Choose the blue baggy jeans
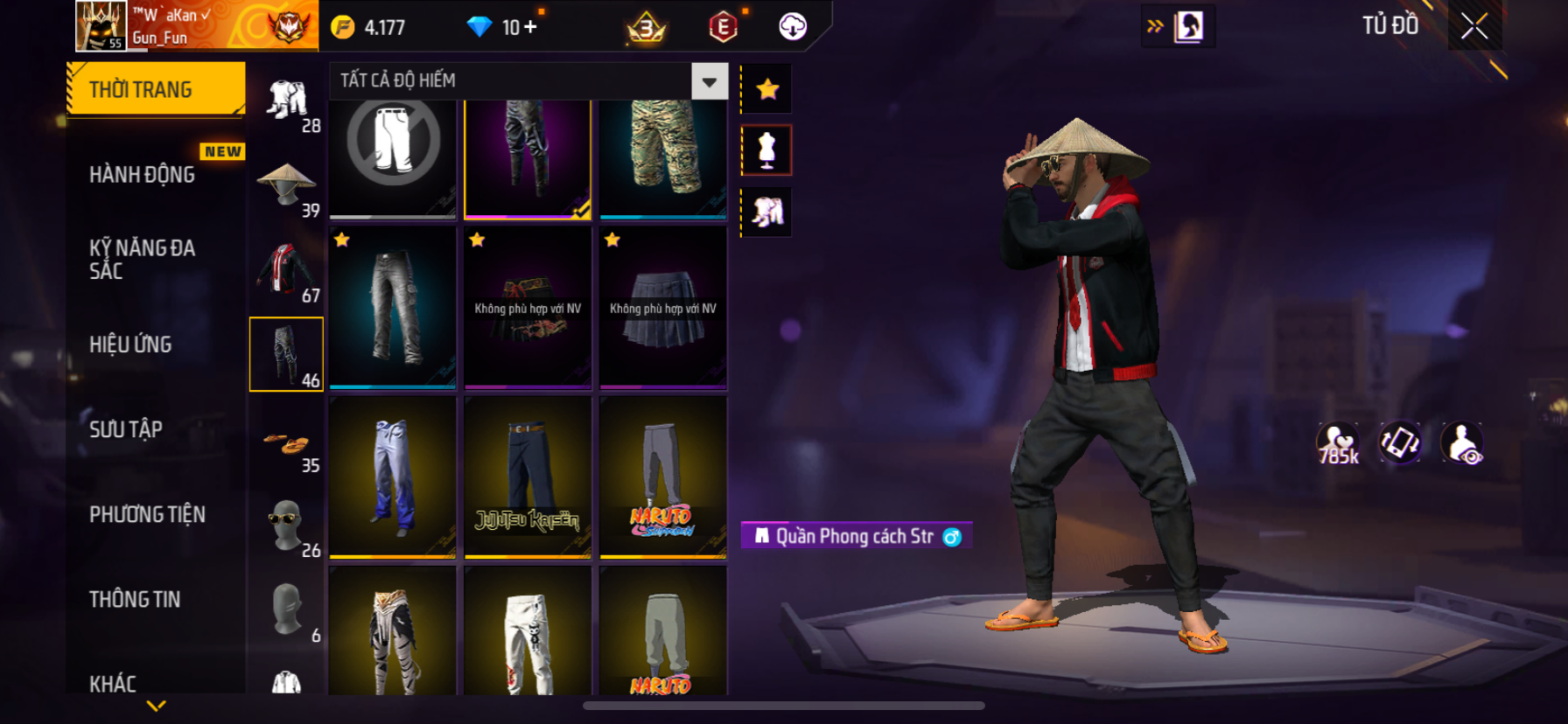This screenshot has height=724, width=1568. 393,477
